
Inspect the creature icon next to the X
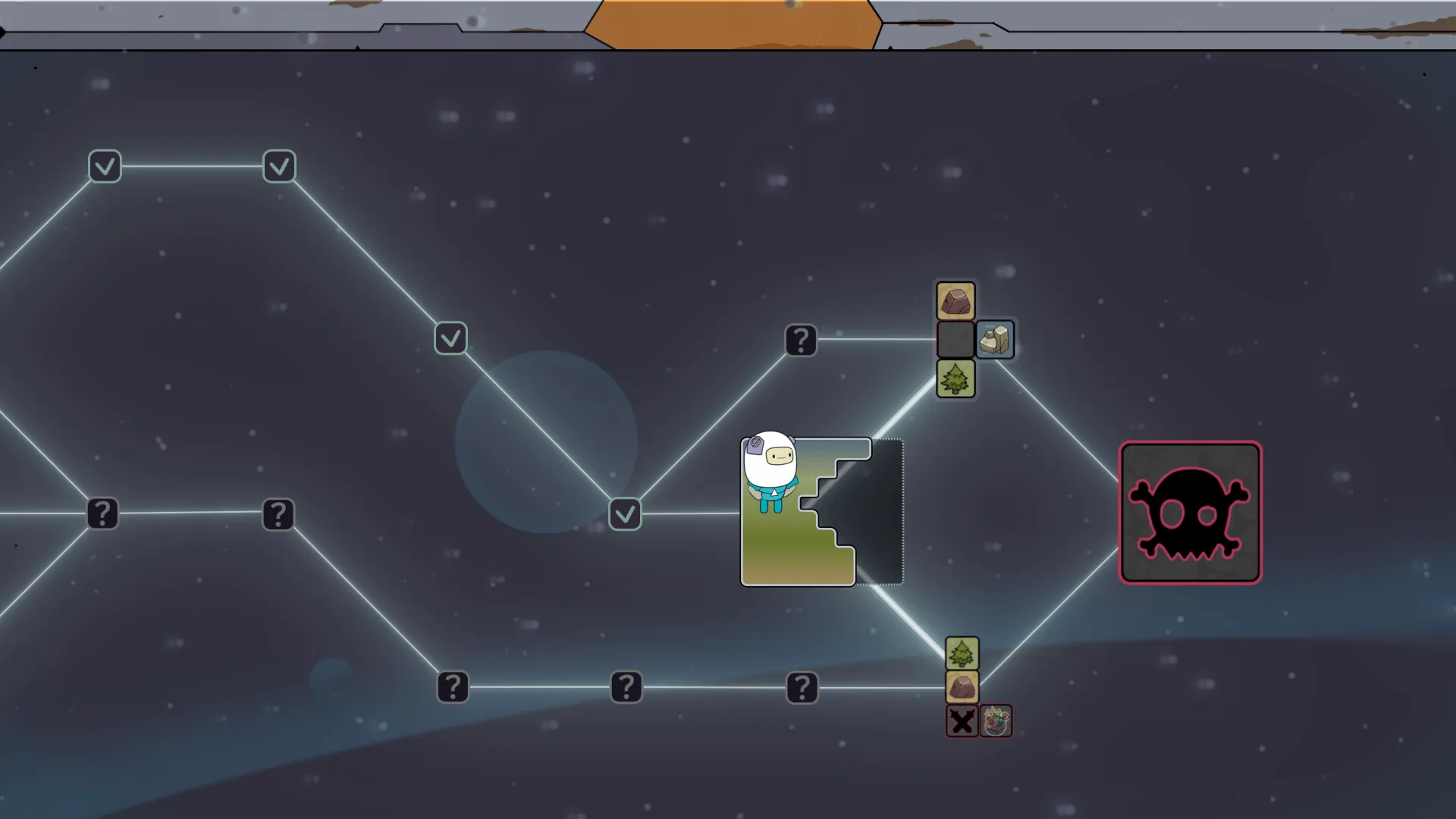[996, 721]
